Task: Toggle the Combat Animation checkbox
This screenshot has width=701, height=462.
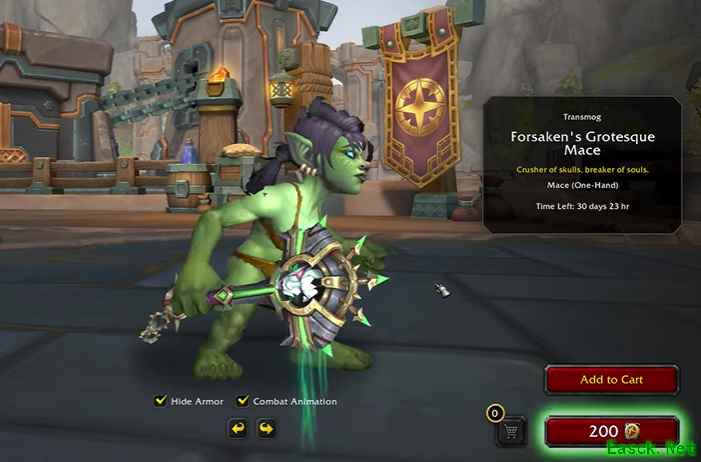Action: (242, 401)
